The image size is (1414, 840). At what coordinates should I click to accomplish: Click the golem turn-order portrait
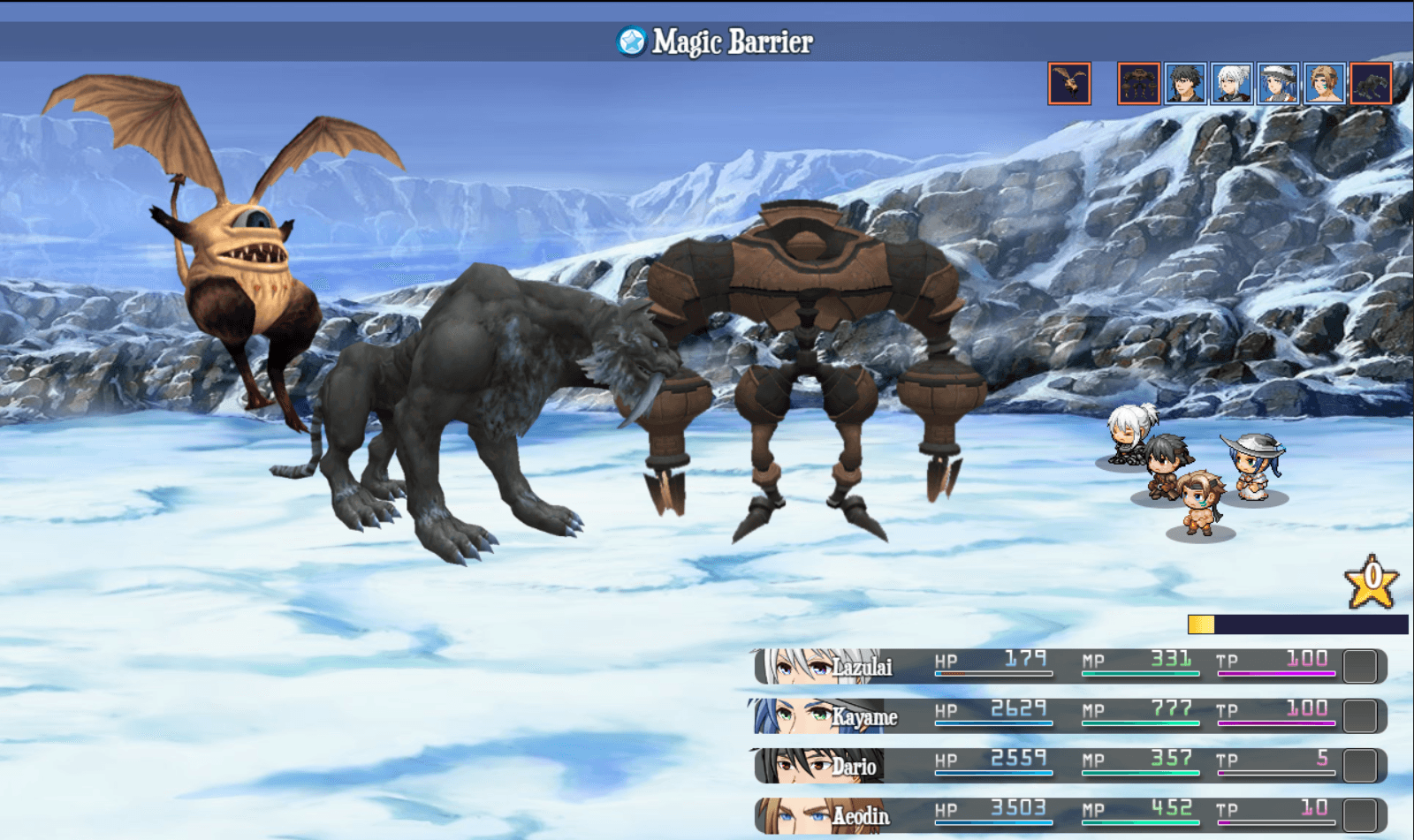[x=1139, y=84]
